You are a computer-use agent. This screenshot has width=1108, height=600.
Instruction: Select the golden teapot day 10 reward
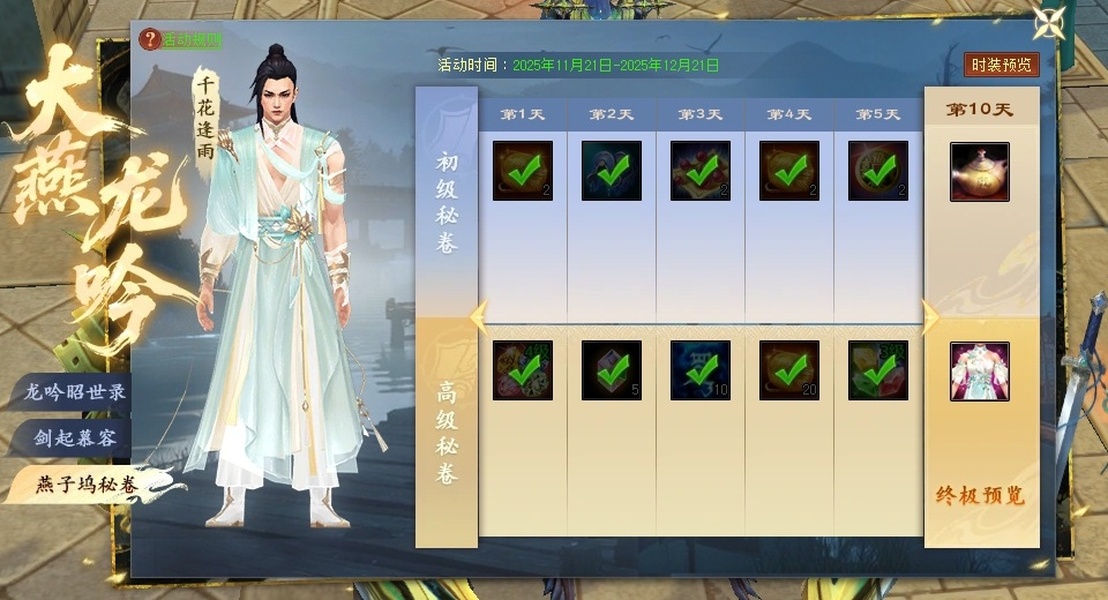coord(979,171)
